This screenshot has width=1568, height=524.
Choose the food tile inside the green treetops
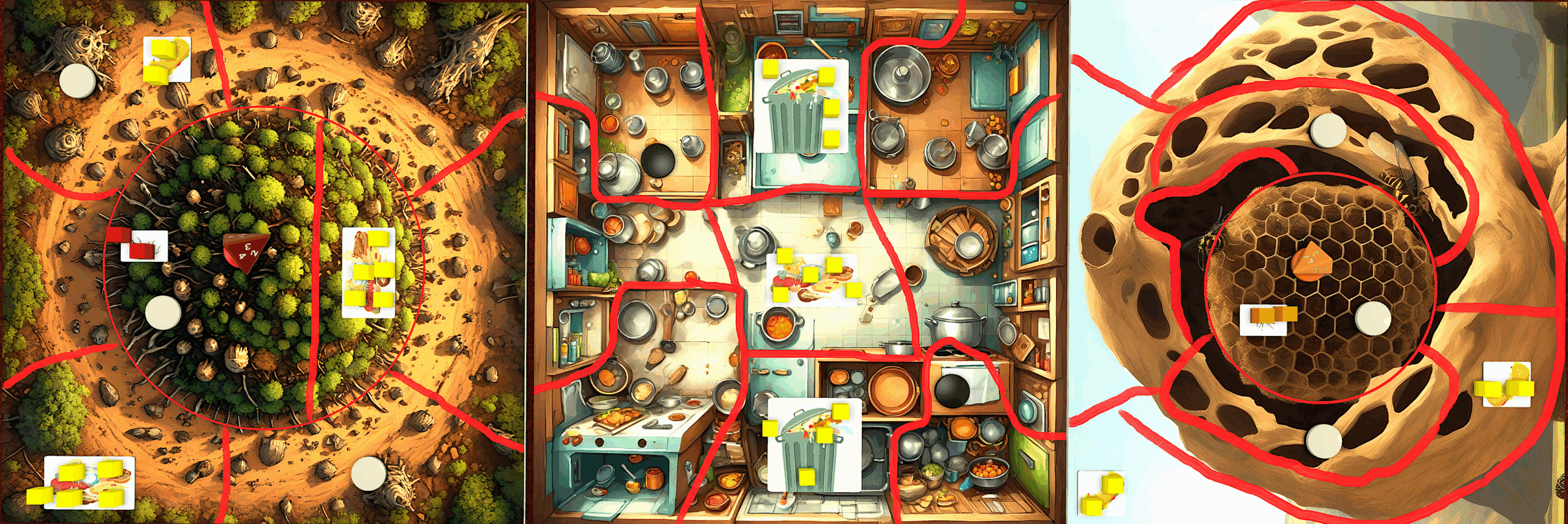point(369,273)
